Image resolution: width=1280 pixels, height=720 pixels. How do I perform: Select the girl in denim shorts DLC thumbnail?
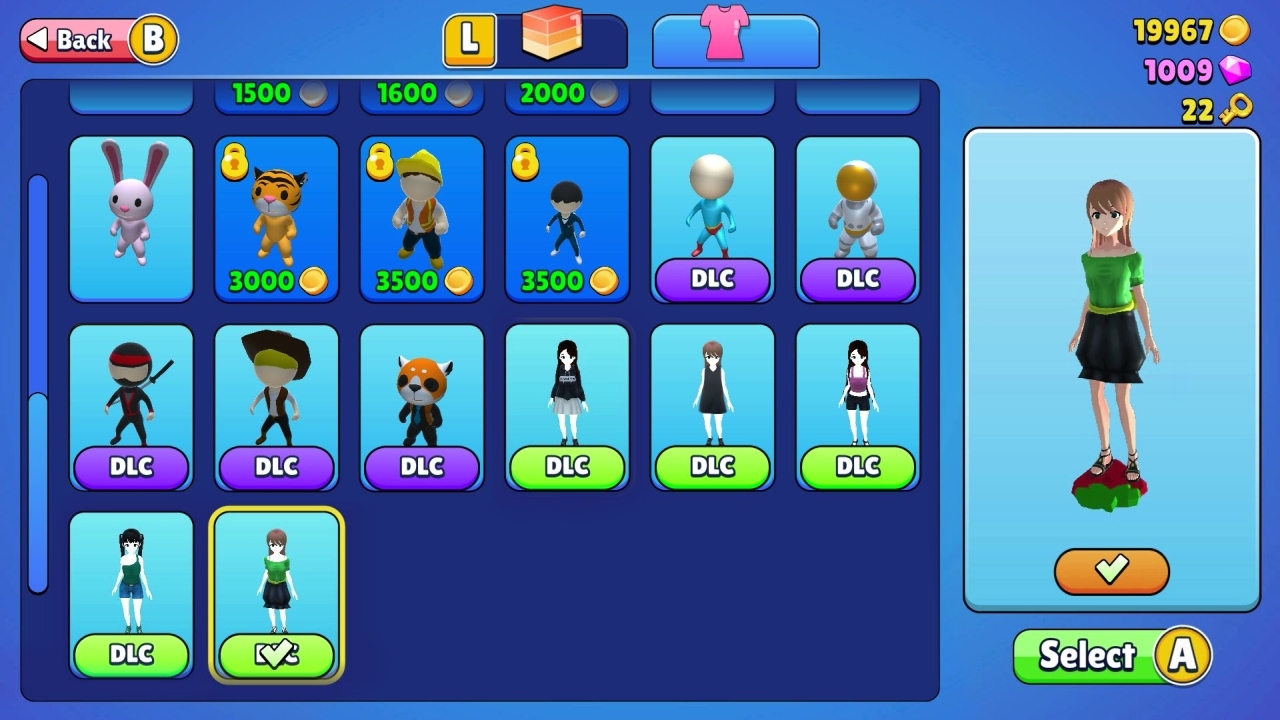coord(131,590)
